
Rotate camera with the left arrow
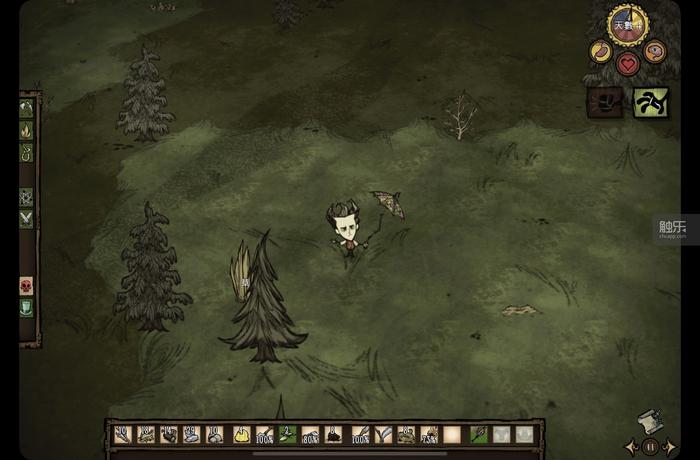point(631,446)
